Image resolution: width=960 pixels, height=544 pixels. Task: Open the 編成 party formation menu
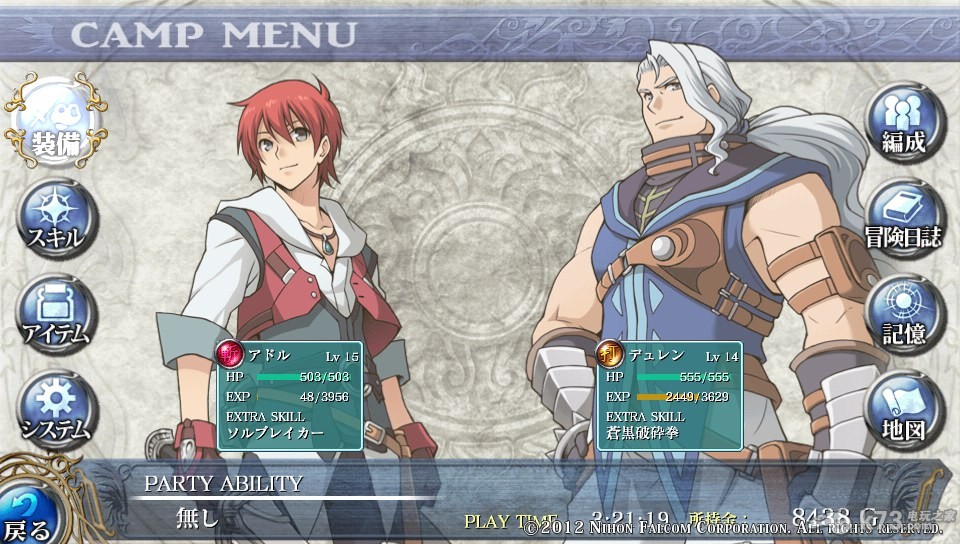(903, 124)
